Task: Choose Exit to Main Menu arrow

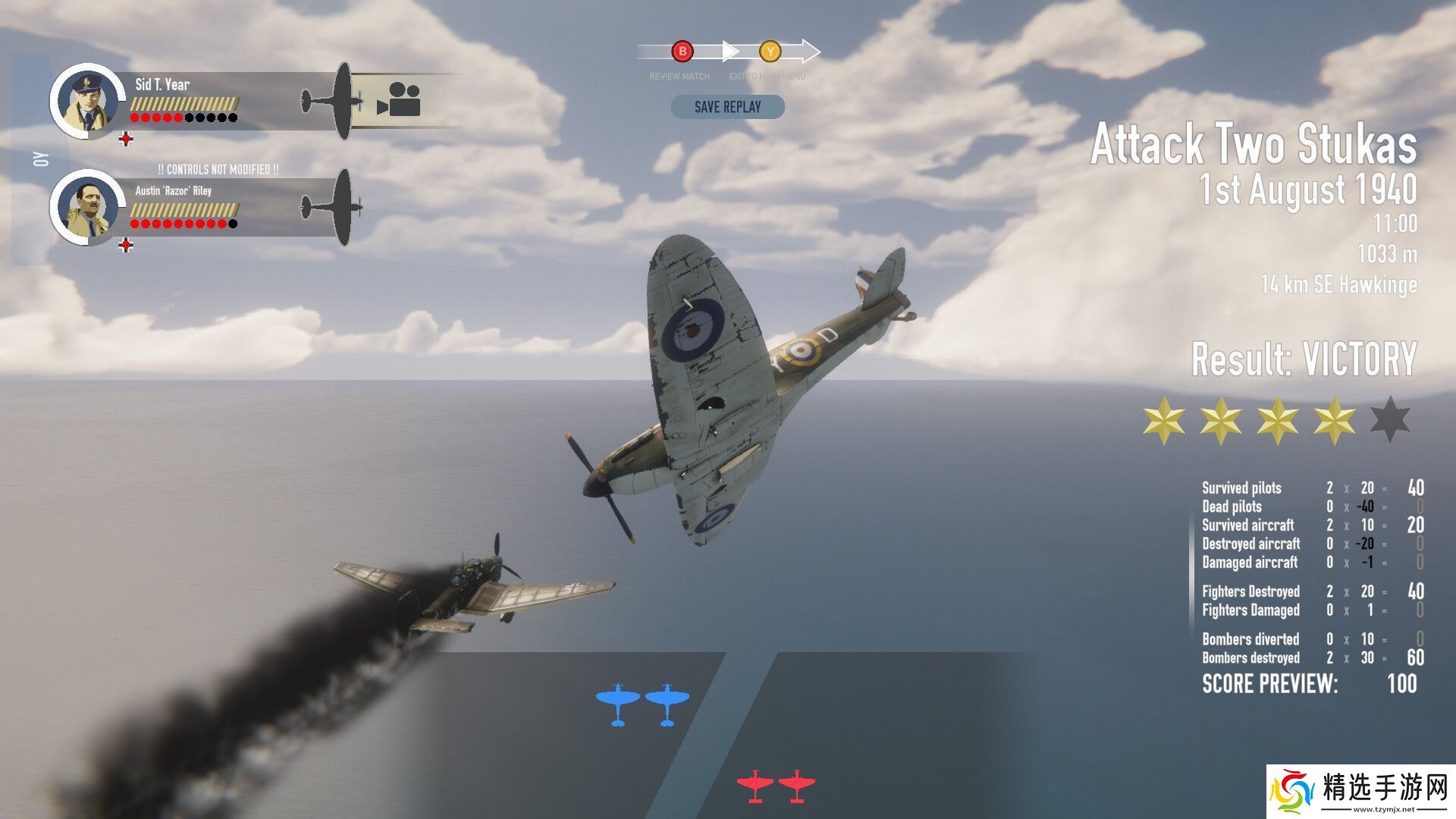Action: click(x=770, y=52)
